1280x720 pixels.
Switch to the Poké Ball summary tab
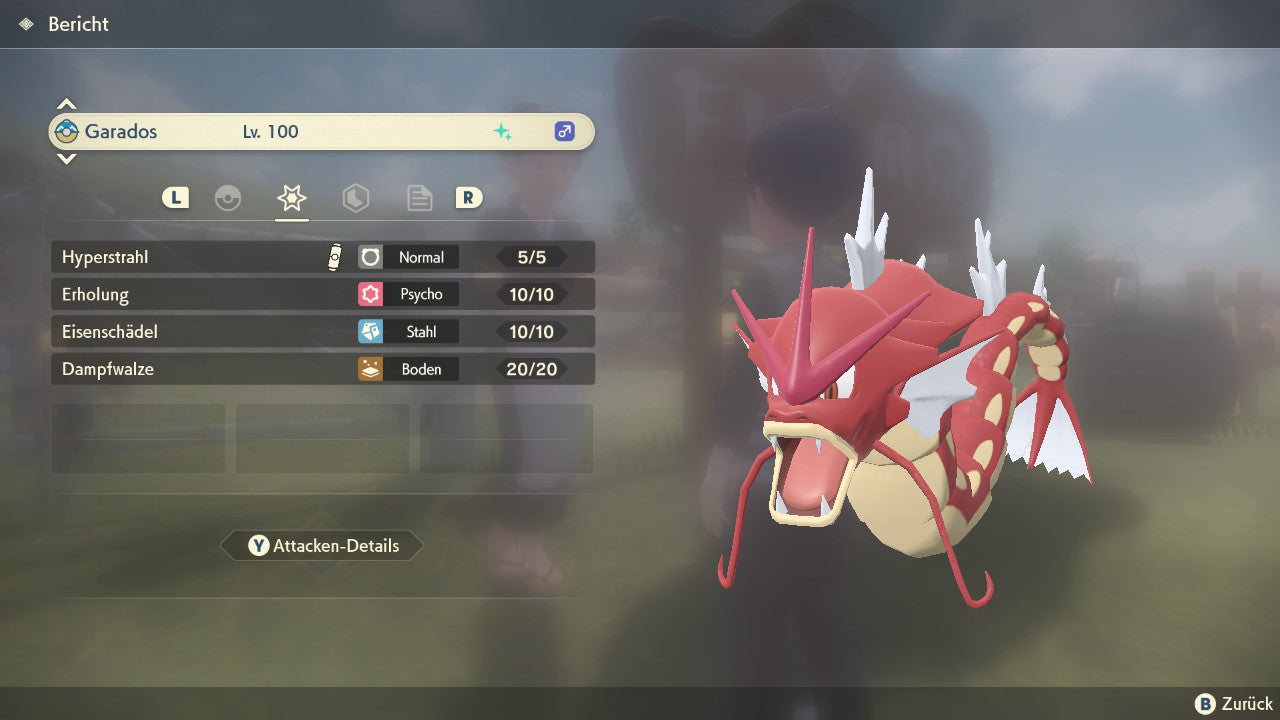228,198
